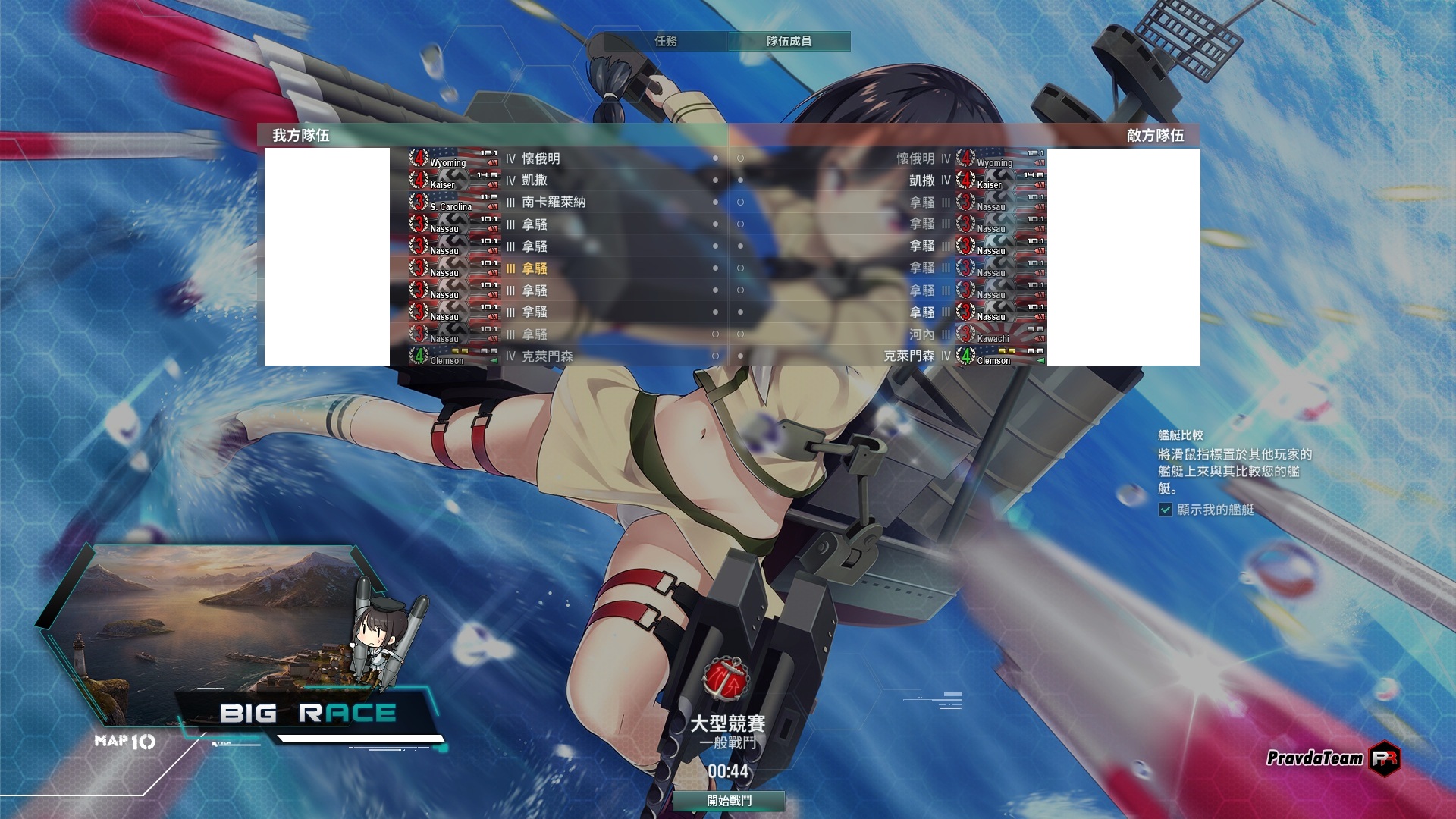Switch to the 任務 tab
The height and width of the screenshot is (819, 1456).
666,41
